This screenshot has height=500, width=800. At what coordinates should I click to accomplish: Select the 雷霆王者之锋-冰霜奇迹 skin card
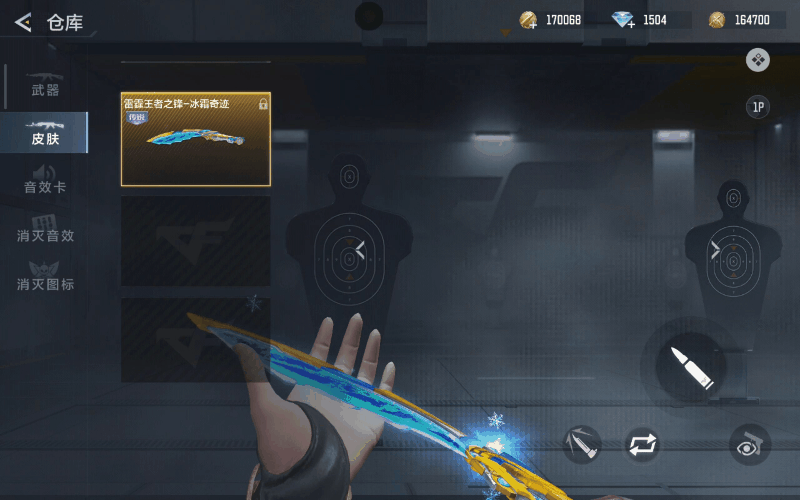pyautogui.click(x=196, y=139)
